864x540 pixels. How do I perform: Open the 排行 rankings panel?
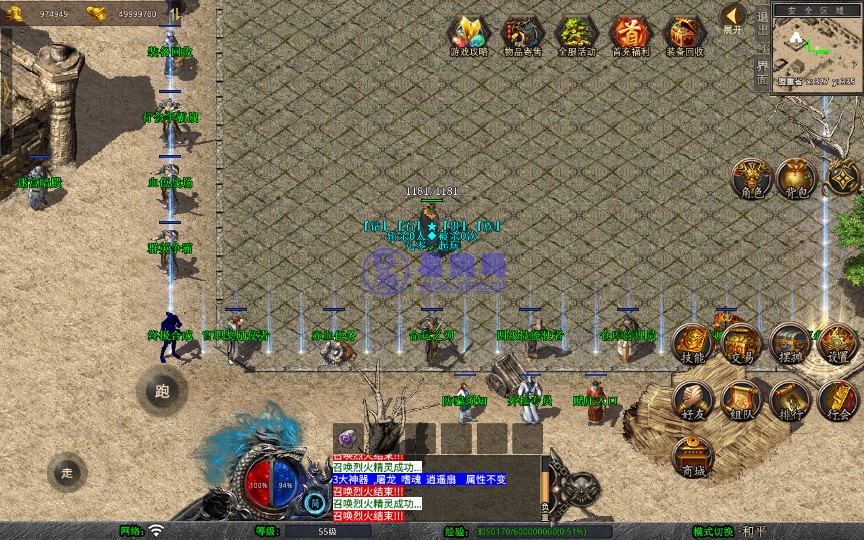click(x=790, y=401)
